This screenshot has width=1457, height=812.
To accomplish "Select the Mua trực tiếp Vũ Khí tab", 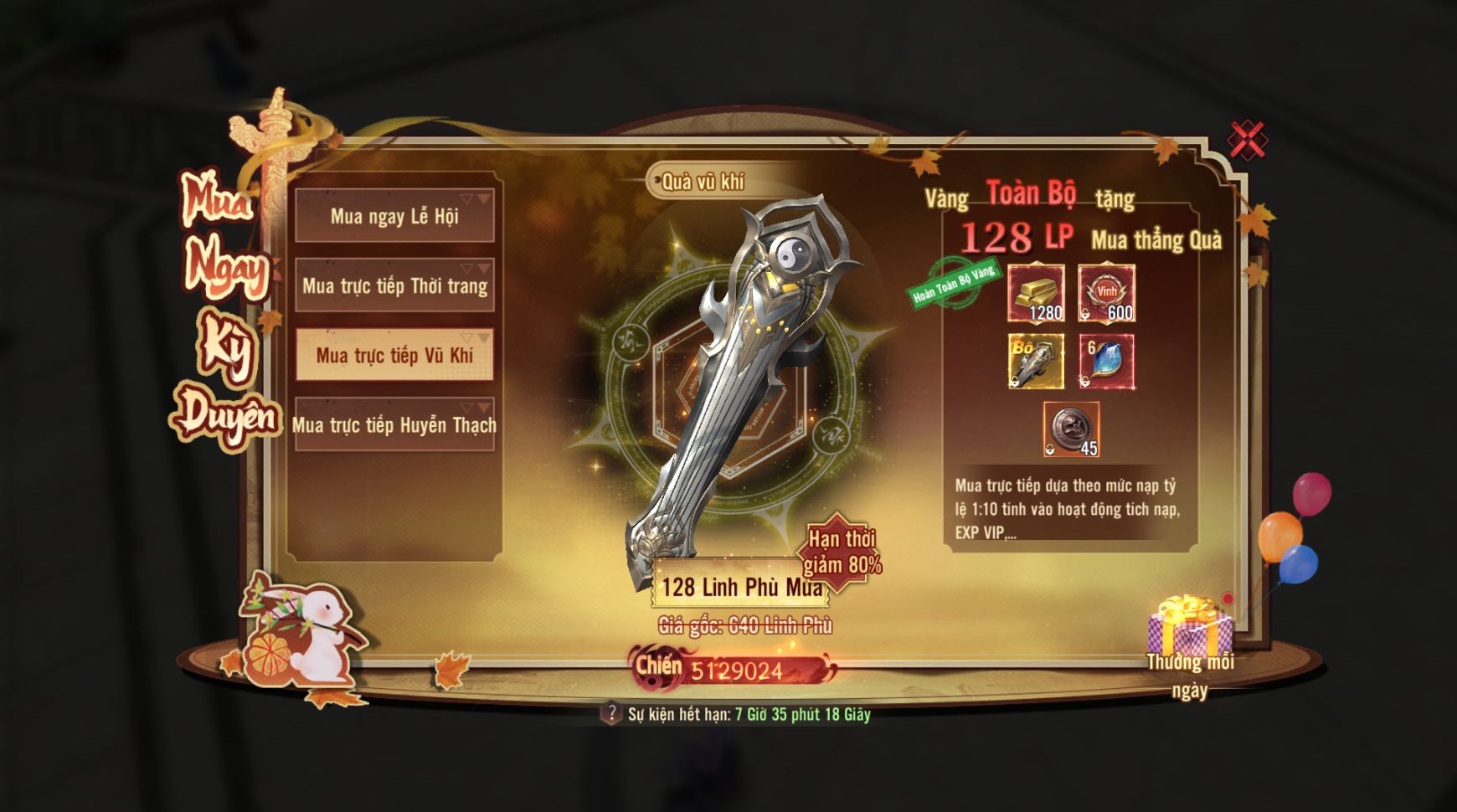I will coord(394,355).
